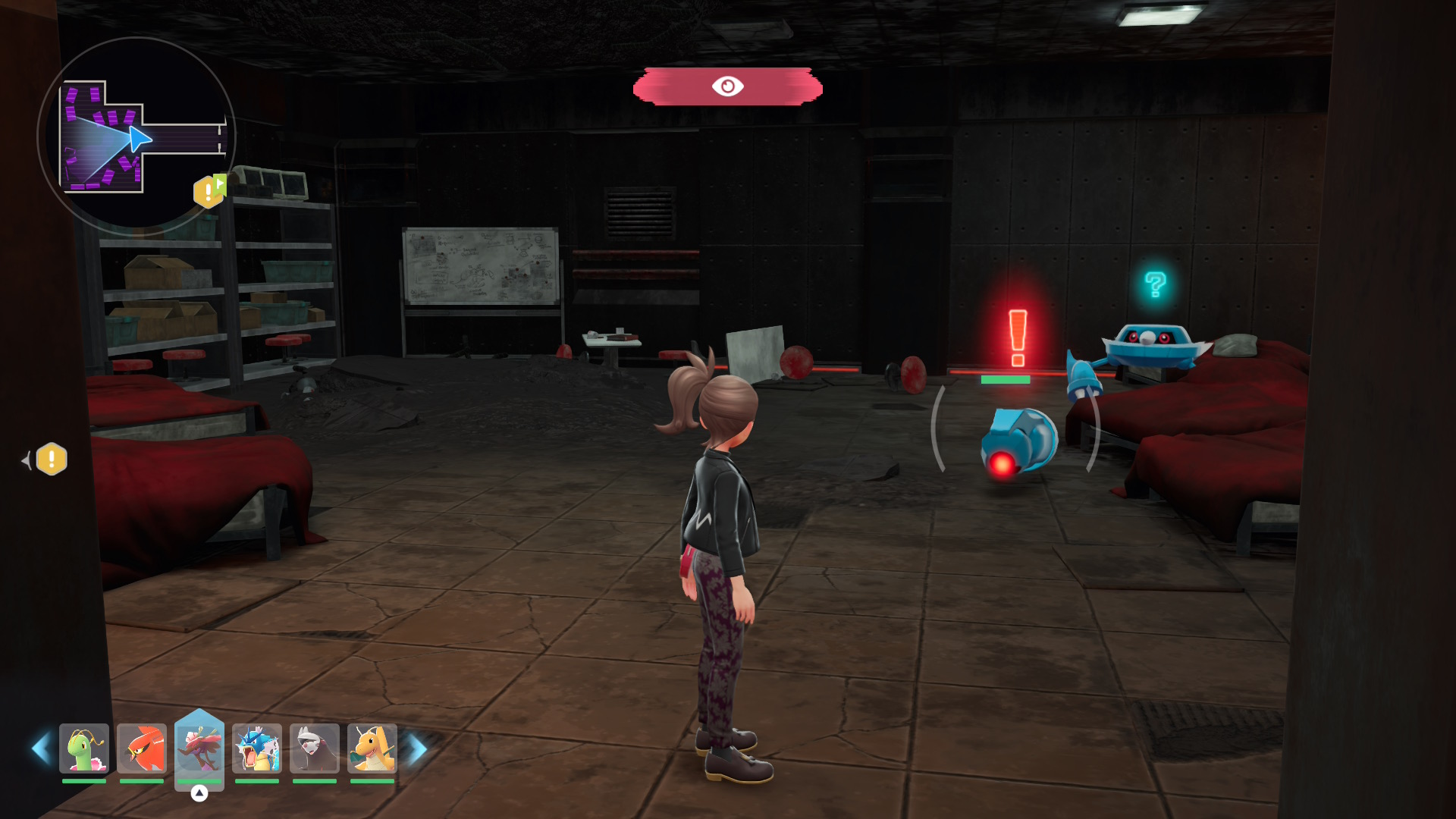
Task: Pick Gyarados from the party bar
Action: point(257,748)
